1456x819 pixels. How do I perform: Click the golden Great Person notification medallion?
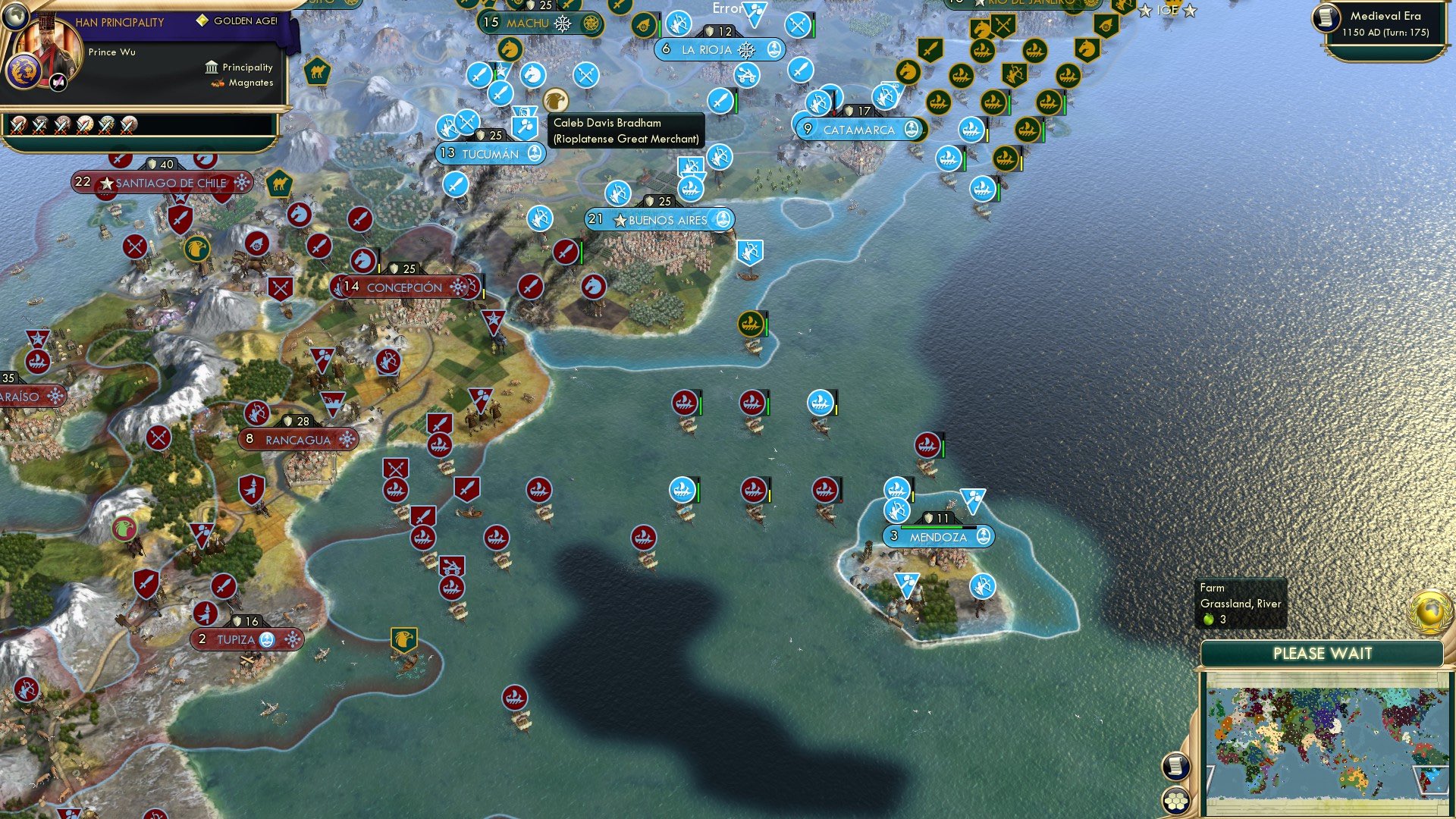(1429, 612)
